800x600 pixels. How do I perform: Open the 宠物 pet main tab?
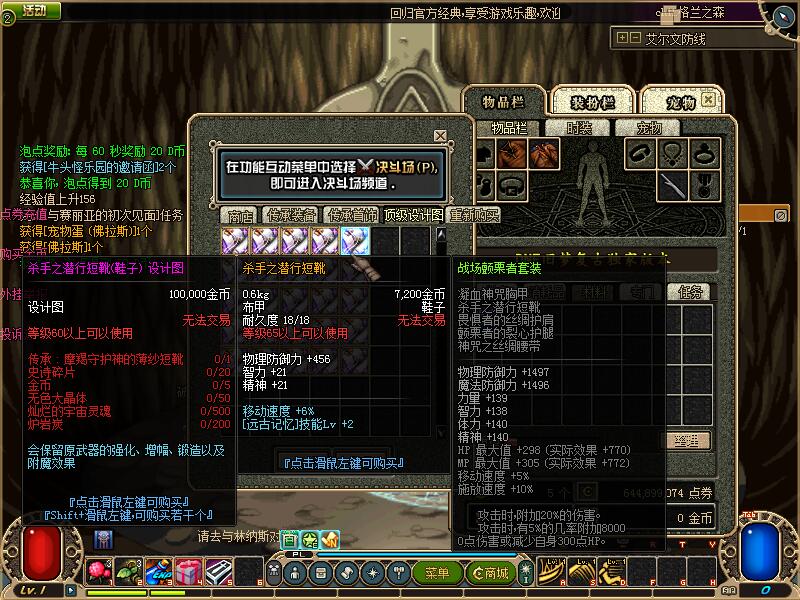coord(680,102)
